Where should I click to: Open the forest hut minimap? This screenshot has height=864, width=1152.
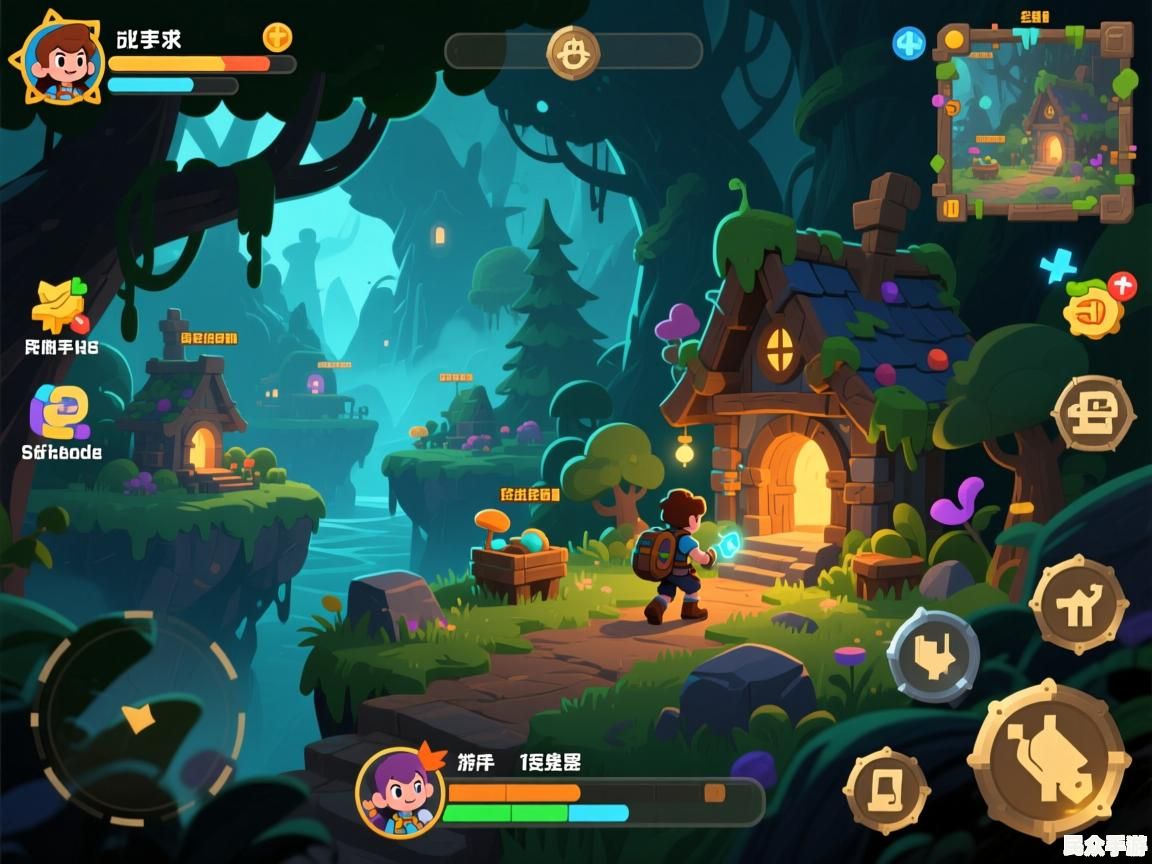pyautogui.click(x=1034, y=121)
